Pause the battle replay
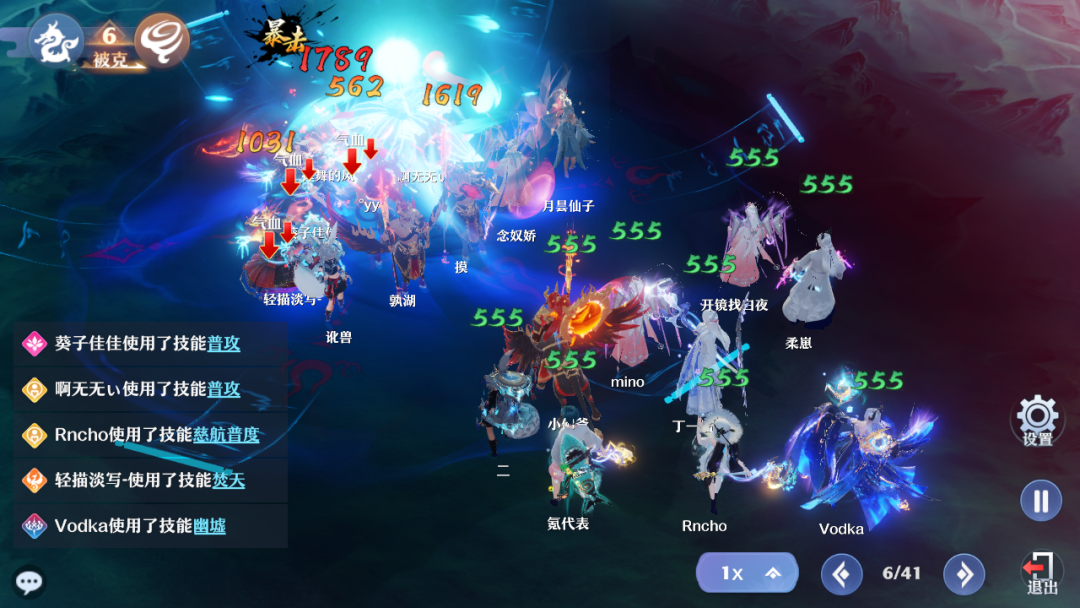The width and height of the screenshot is (1080, 608). tap(1040, 500)
